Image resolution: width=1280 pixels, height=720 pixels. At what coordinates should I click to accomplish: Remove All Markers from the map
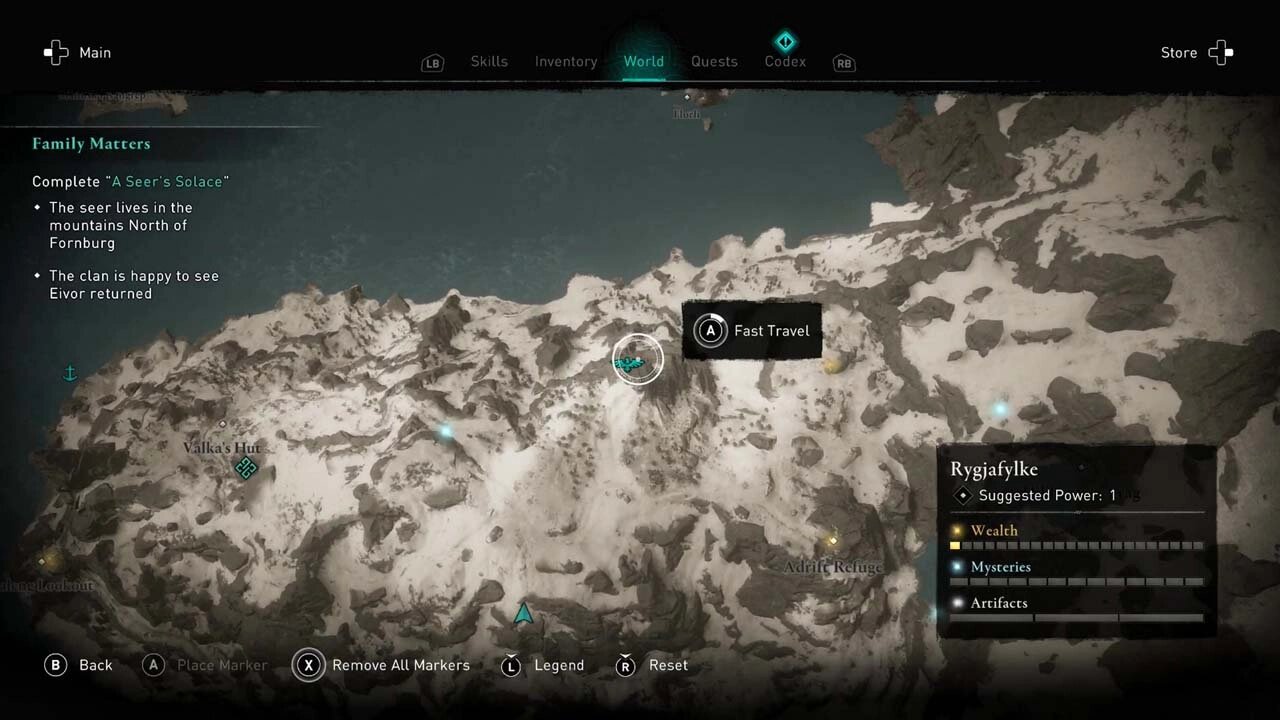point(382,665)
